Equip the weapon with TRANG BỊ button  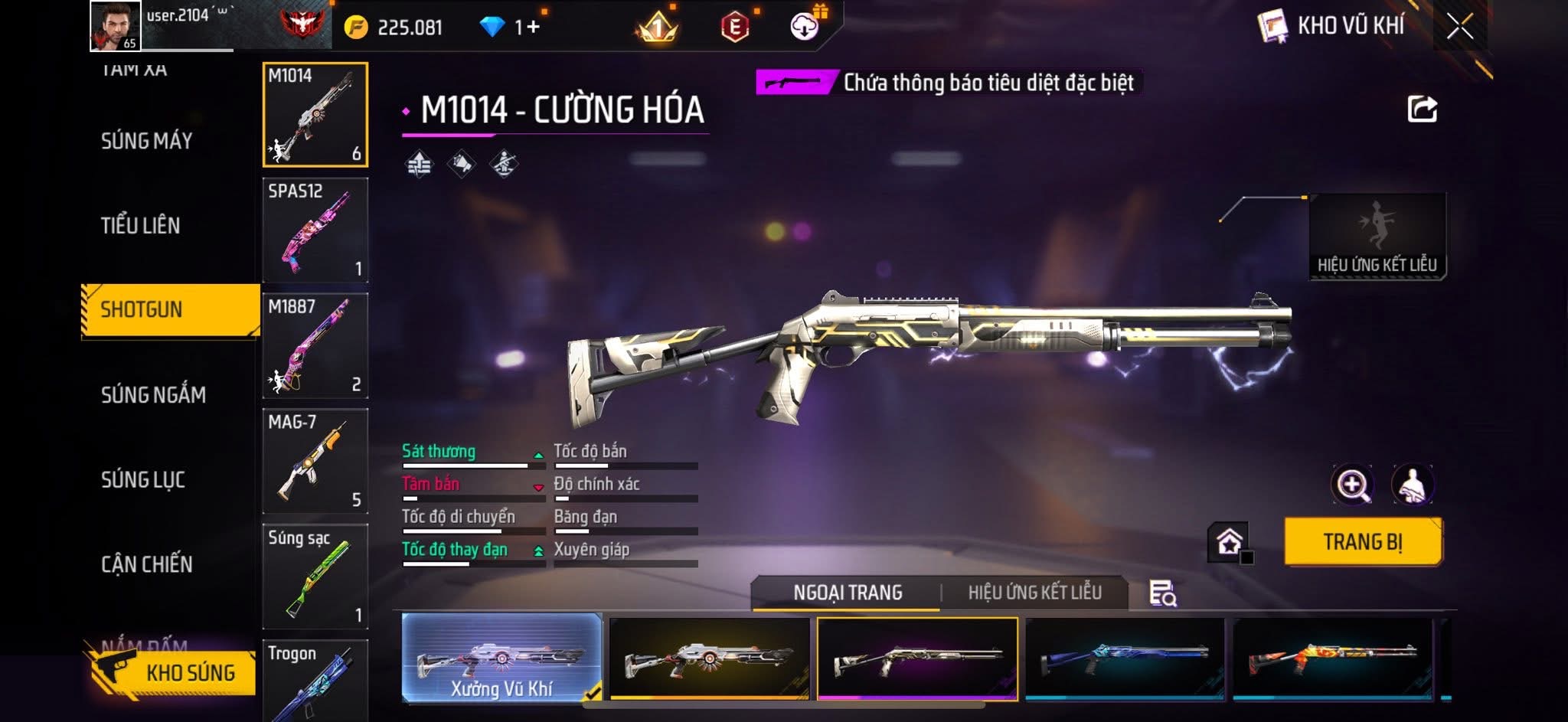tap(1363, 542)
